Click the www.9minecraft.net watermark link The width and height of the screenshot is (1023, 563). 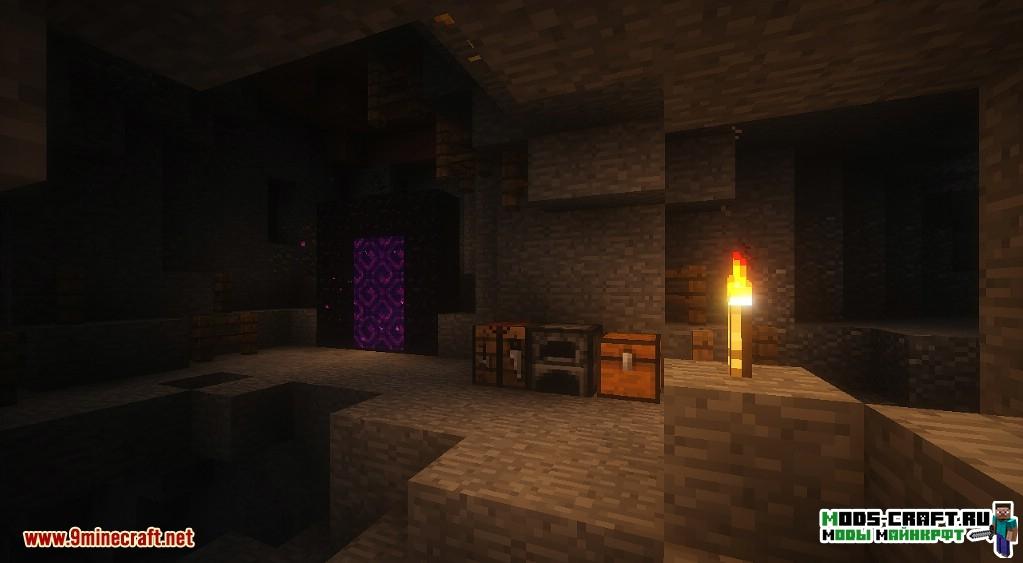pos(108,538)
